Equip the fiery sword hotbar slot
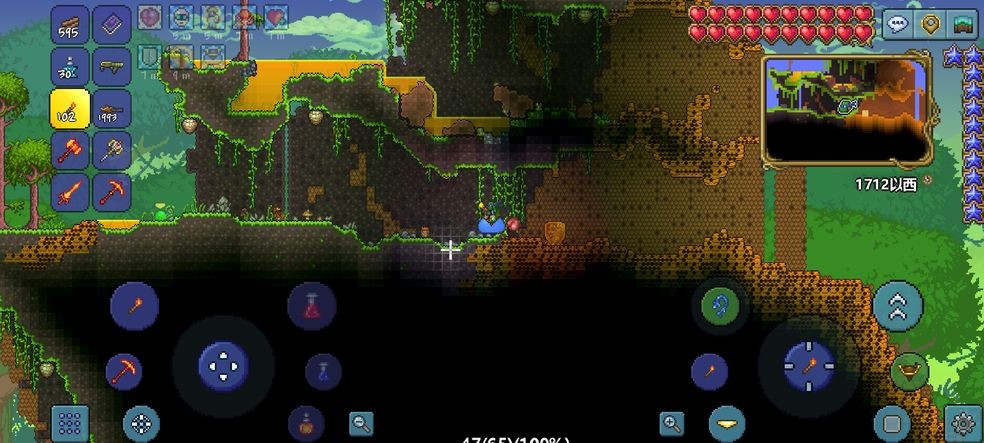This screenshot has height=443, width=984. 69,191
